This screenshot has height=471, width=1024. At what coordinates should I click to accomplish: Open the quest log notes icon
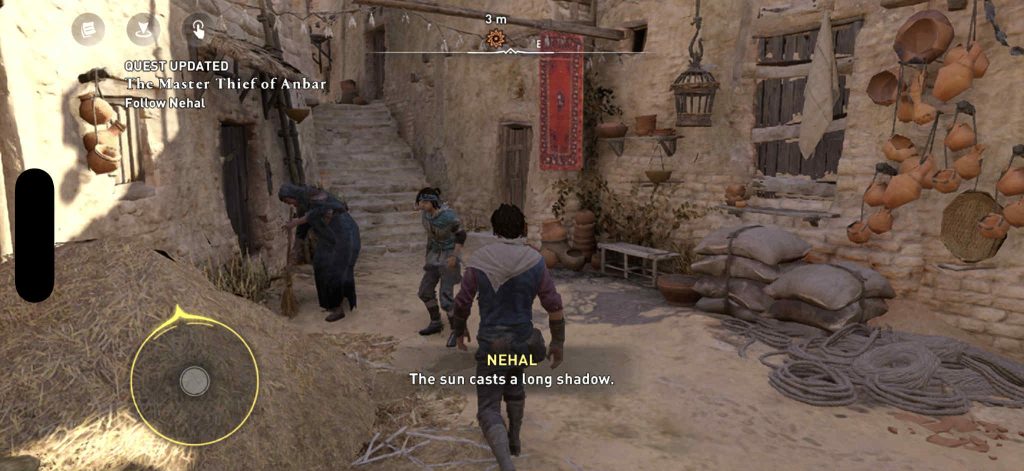(x=88, y=30)
